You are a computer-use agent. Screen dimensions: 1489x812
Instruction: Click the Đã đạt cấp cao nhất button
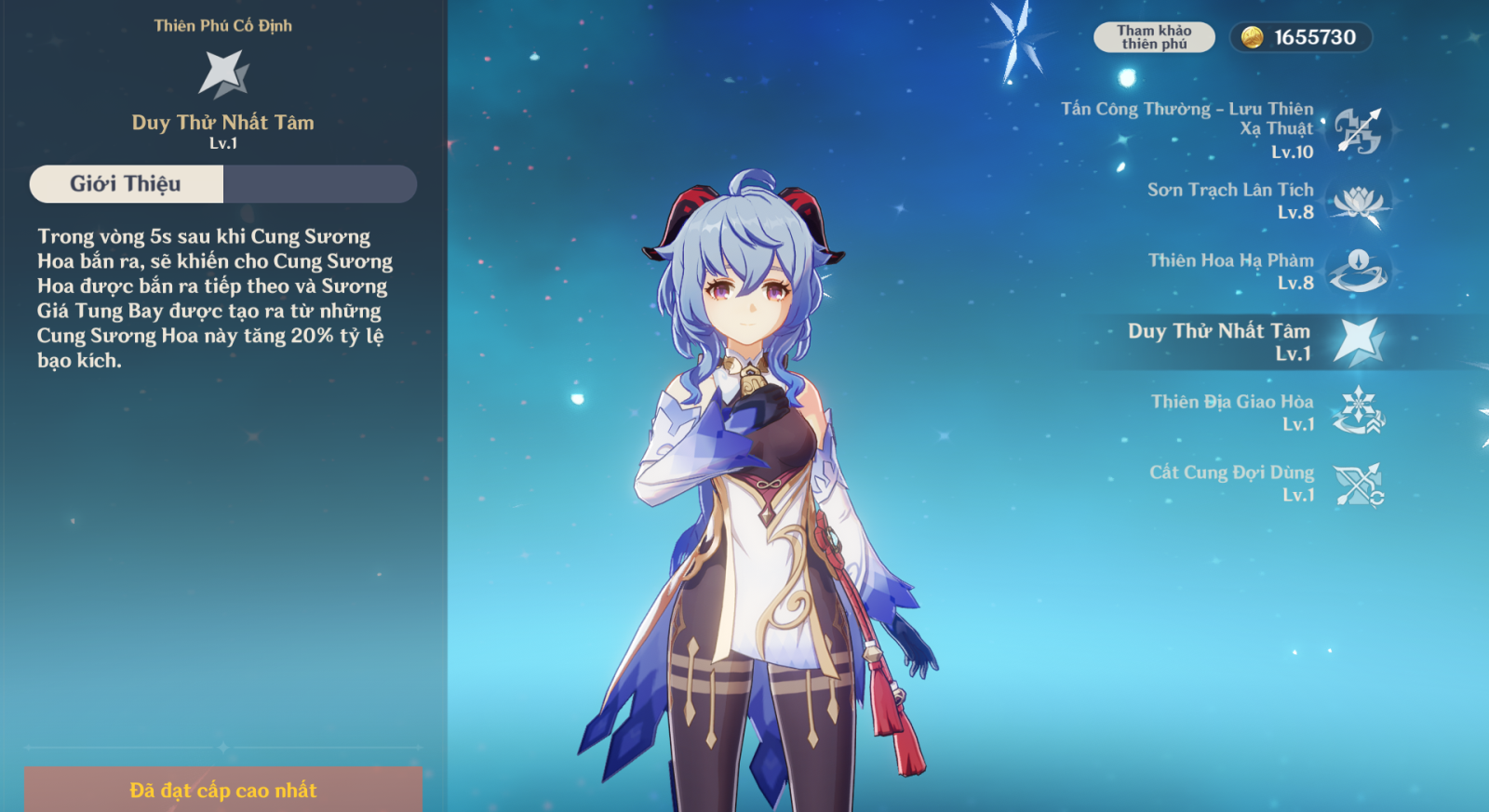(223, 790)
